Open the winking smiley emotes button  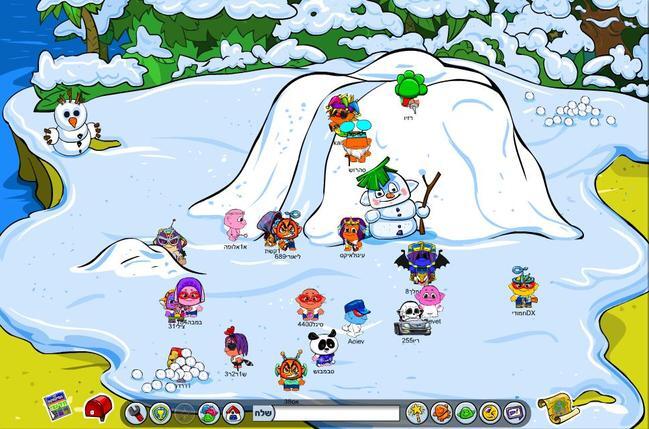click(x=489, y=412)
